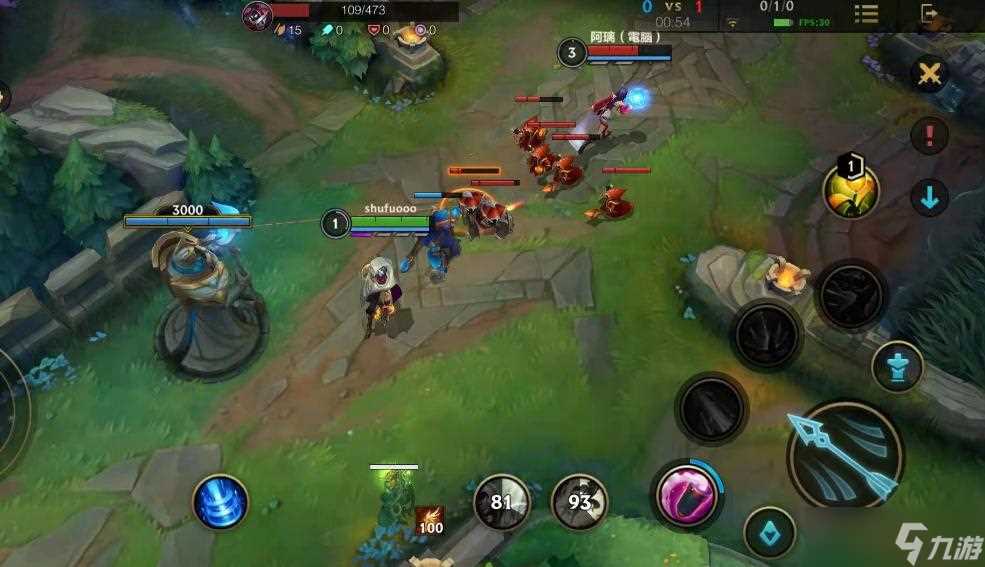Screen dimensions: 985x567
Task: Use the blue spear basic attack button
Action: (x=845, y=457)
